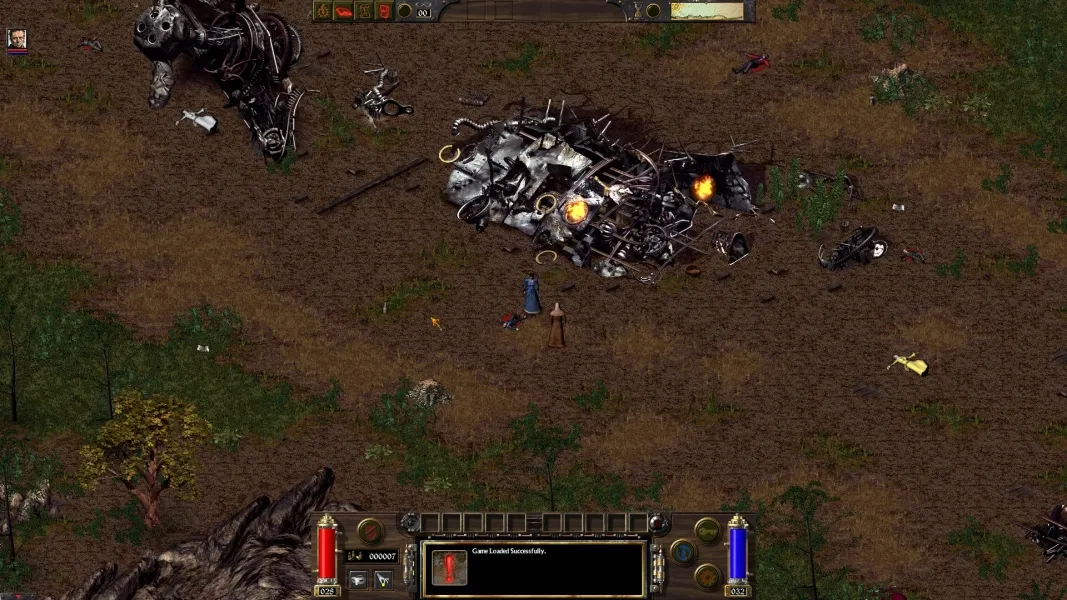
Task: Select the follower portrait in top-left corner
Action: pyautogui.click(x=17, y=38)
